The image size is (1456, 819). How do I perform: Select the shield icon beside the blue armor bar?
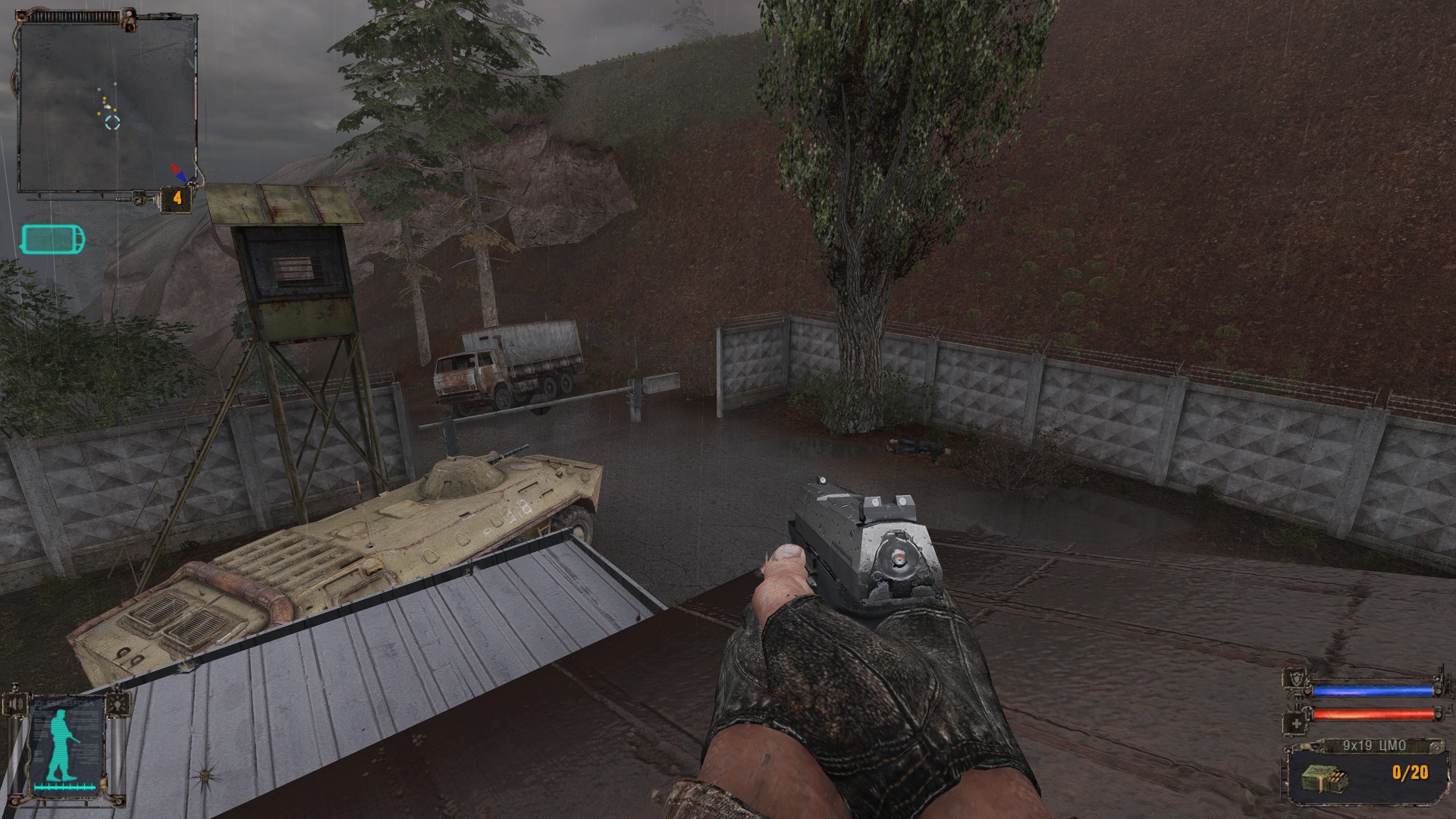(x=1296, y=677)
